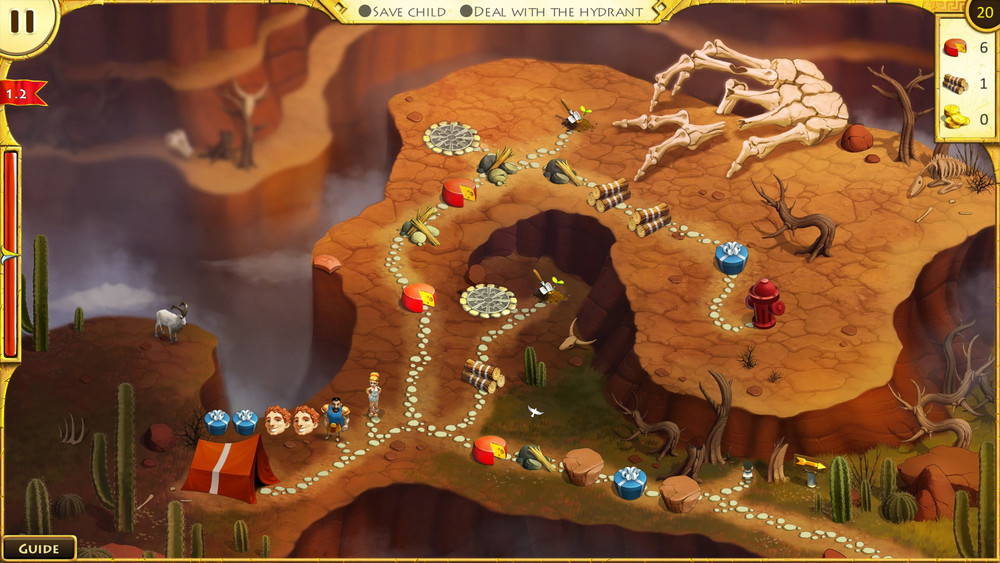This screenshot has height=563, width=1000.
Task: Pause the game with the pause button
Action: coord(24,22)
